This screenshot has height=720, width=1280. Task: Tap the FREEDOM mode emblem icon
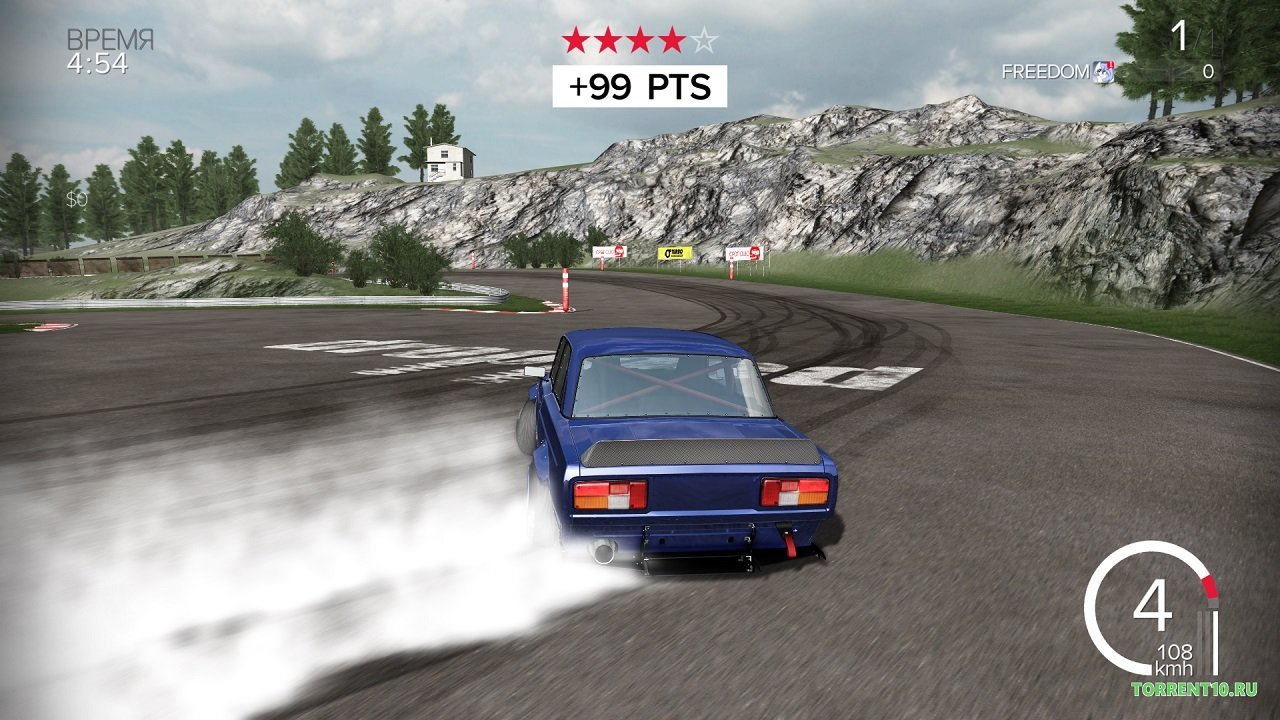coord(1104,71)
